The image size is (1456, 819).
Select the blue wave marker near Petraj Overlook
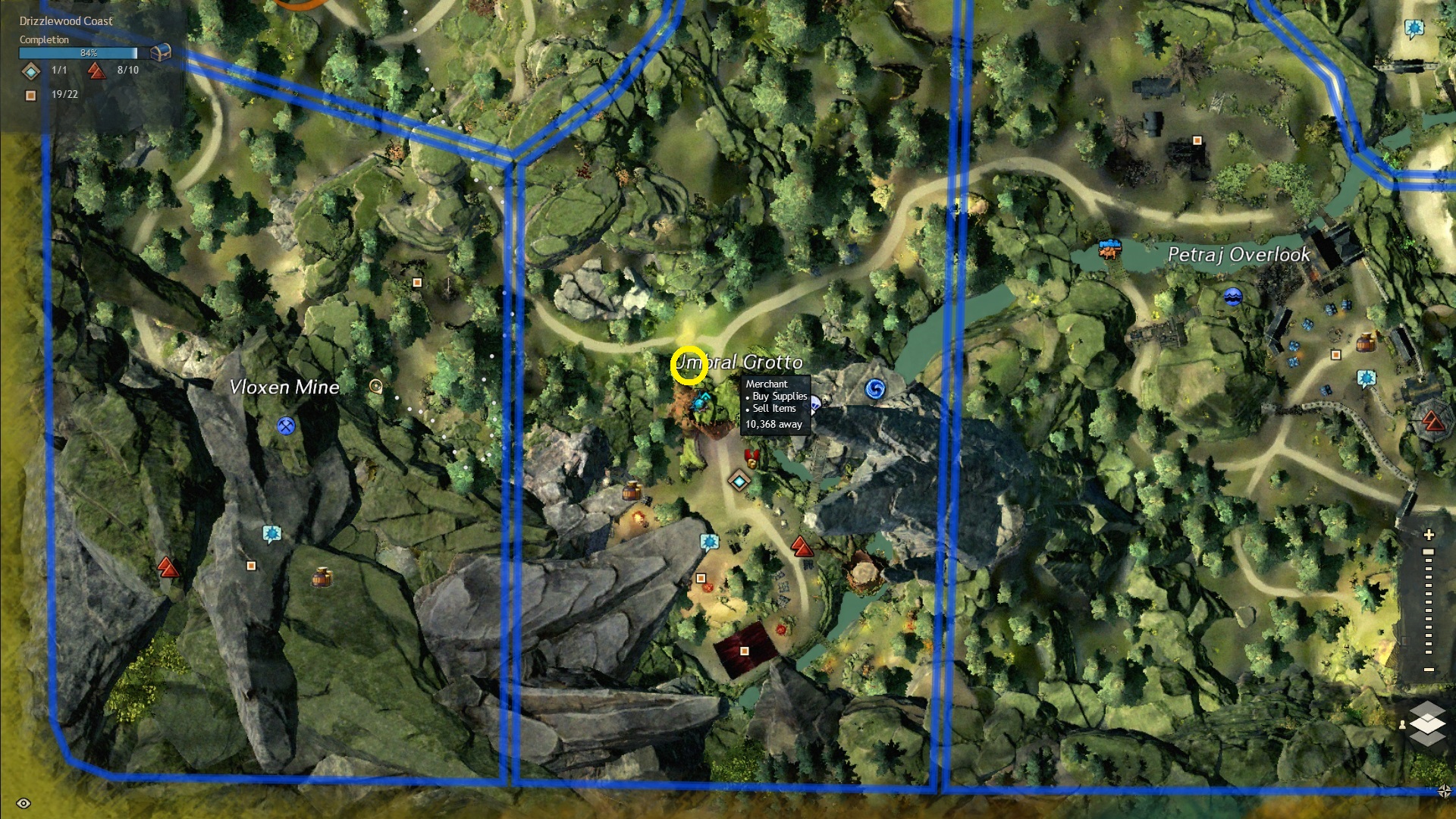coord(1233,297)
